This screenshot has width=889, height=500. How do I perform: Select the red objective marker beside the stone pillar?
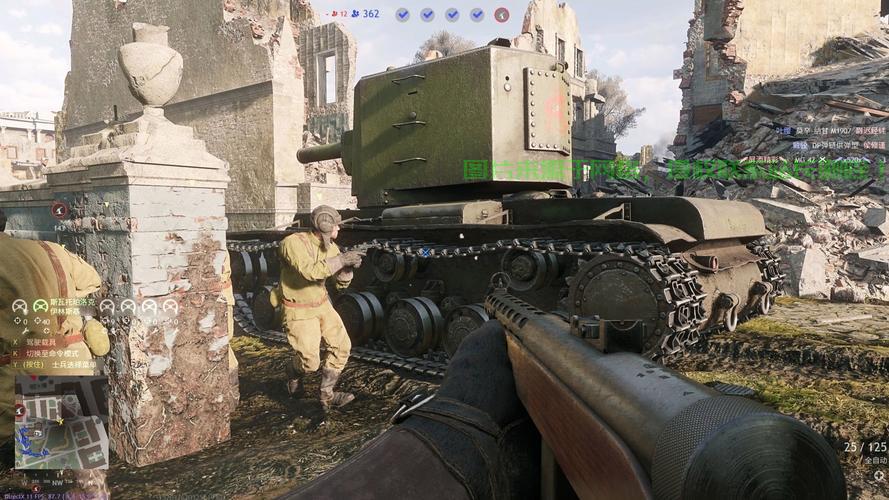point(59,210)
